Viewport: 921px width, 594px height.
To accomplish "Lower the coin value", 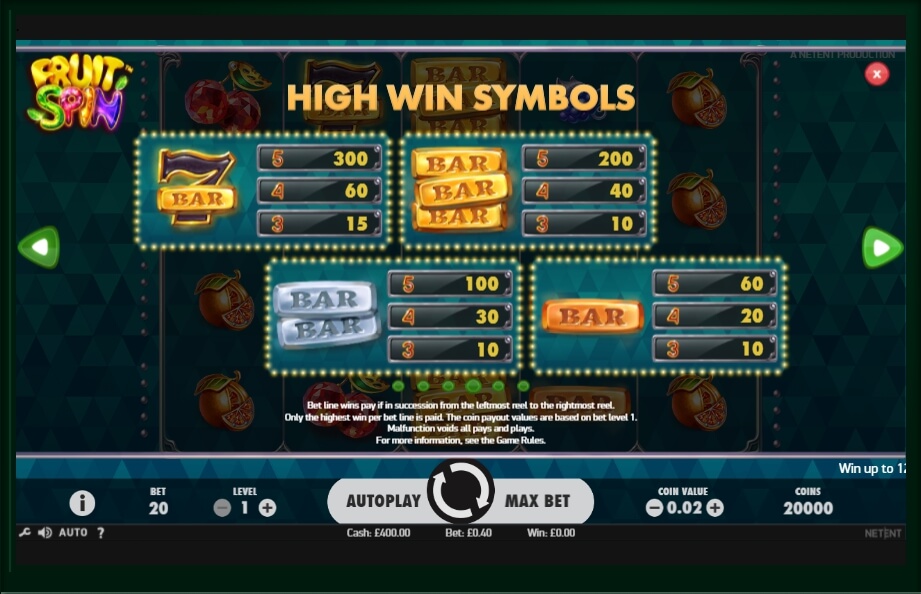I will (654, 508).
